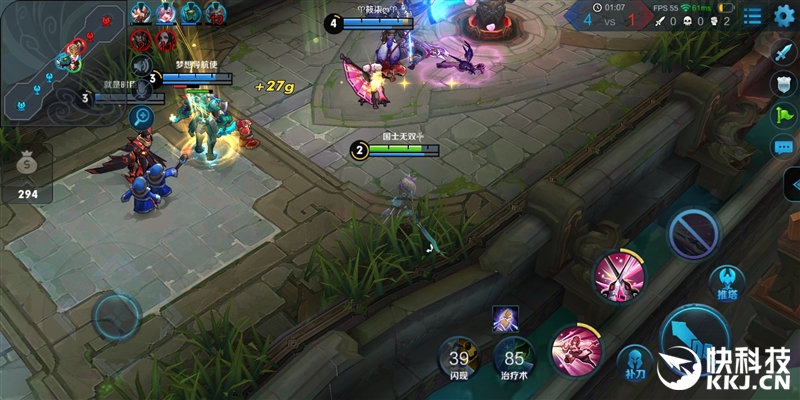Open the scoreboard list icon
800x400 pixels.
click(752, 15)
